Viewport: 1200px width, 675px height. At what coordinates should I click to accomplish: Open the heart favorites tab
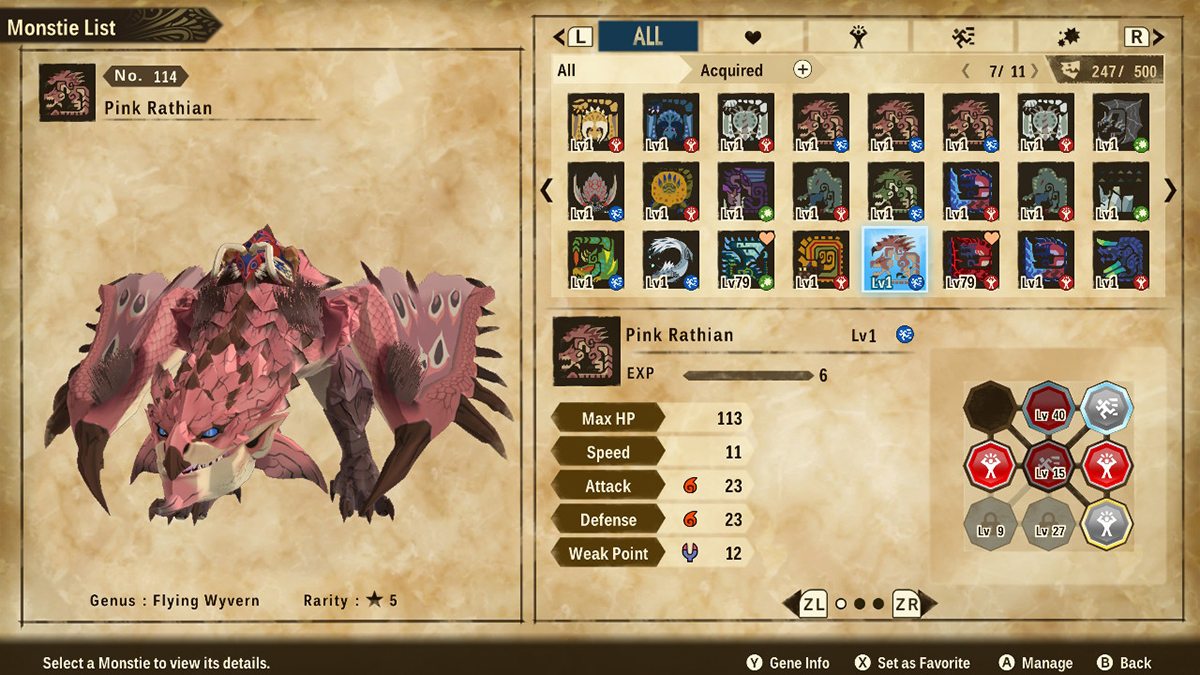(753, 37)
